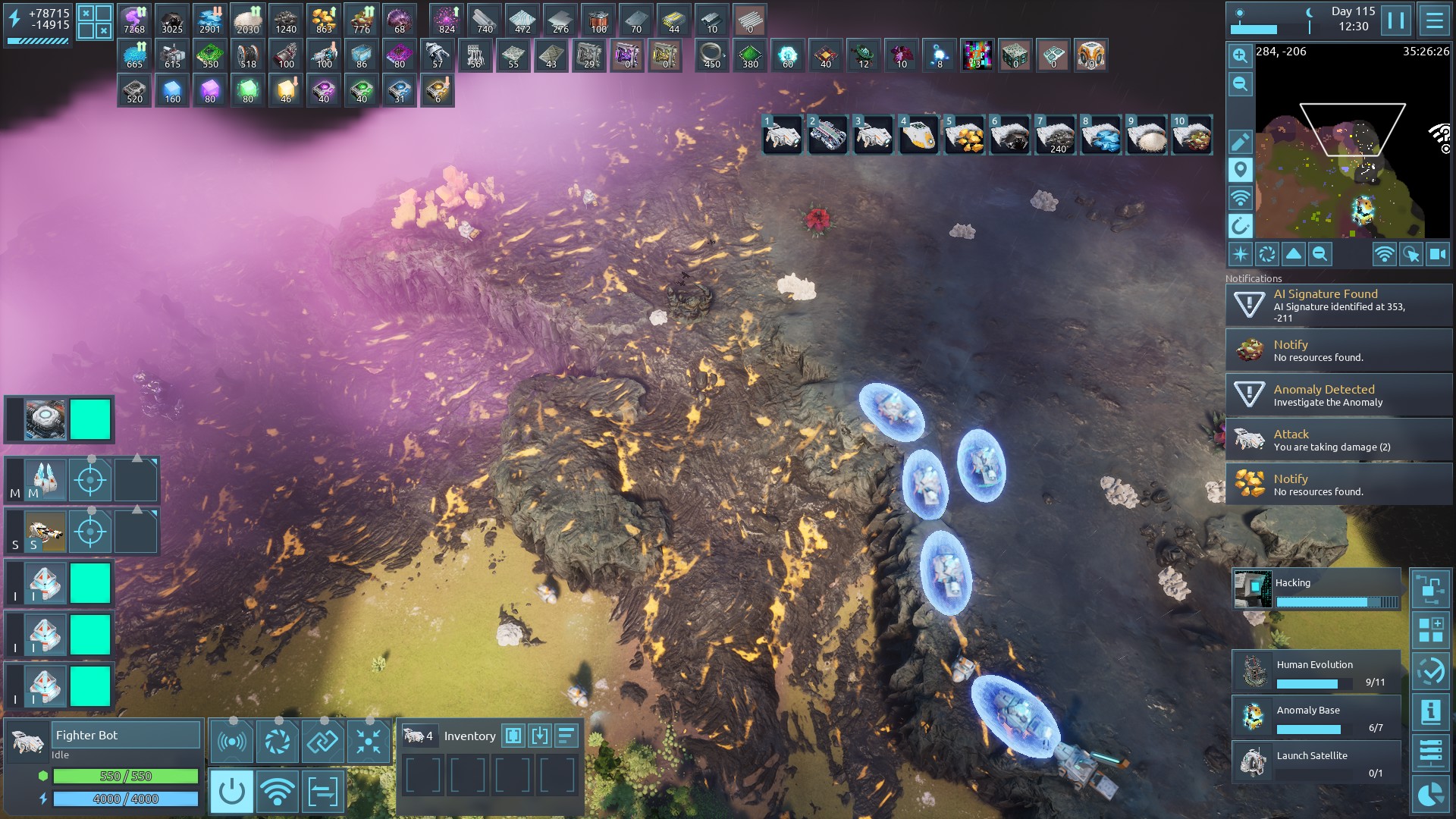Select the Launch Satellite objective
1456x819 pixels.
1316,762
